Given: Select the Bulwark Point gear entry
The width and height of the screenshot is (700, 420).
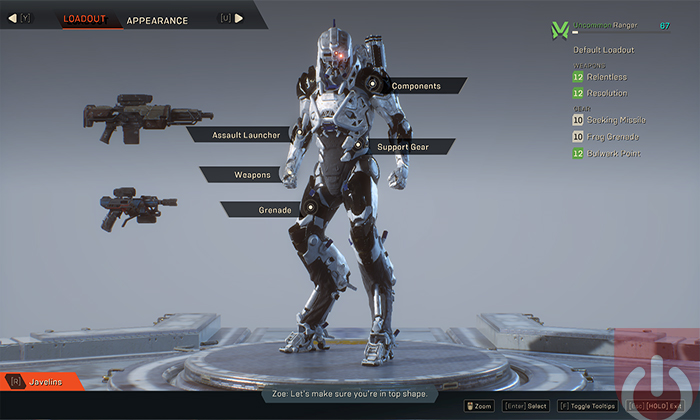Looking at the screenshot, I should pos(614,154).
